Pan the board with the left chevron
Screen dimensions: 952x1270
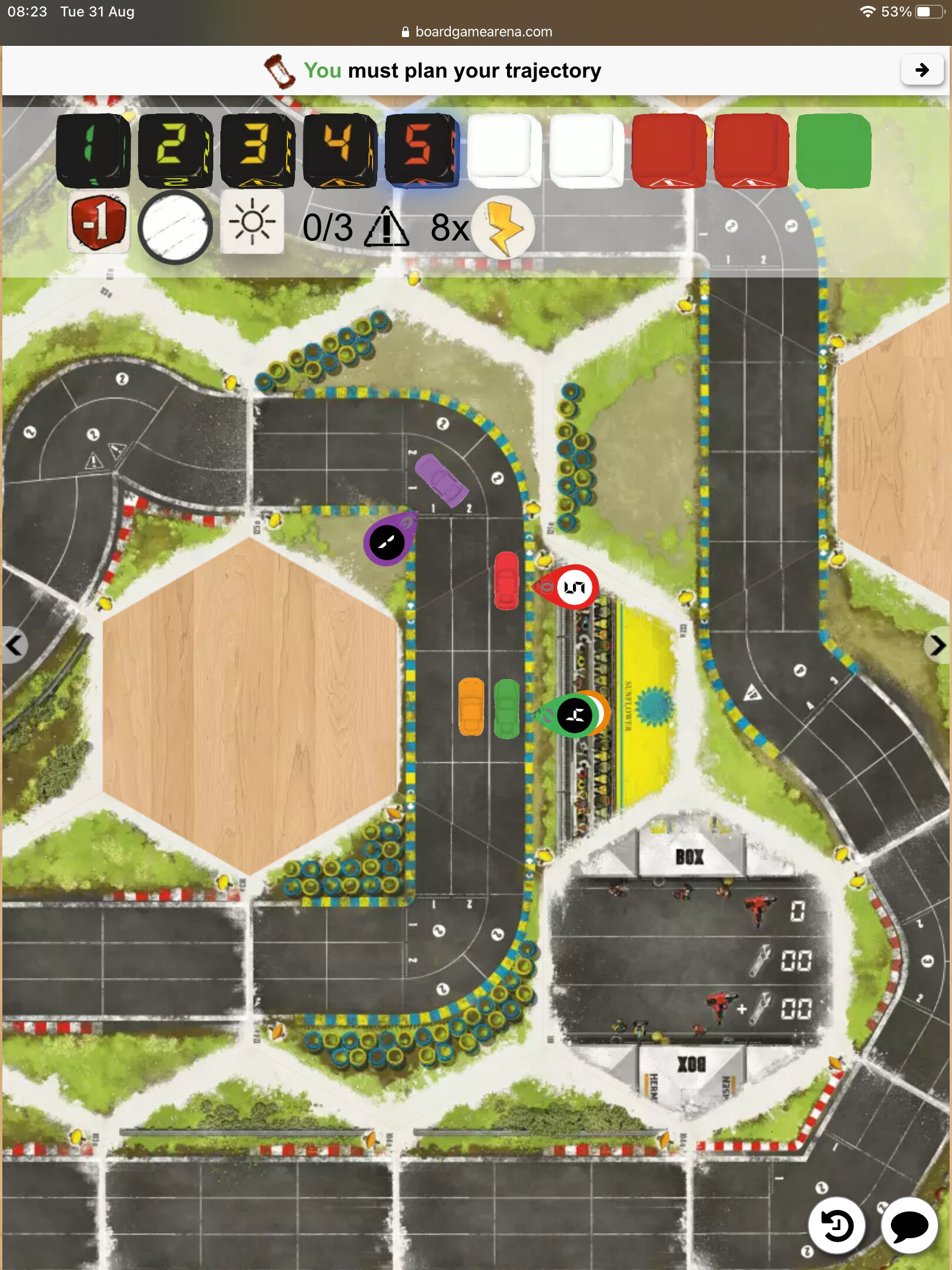(14, 646)
